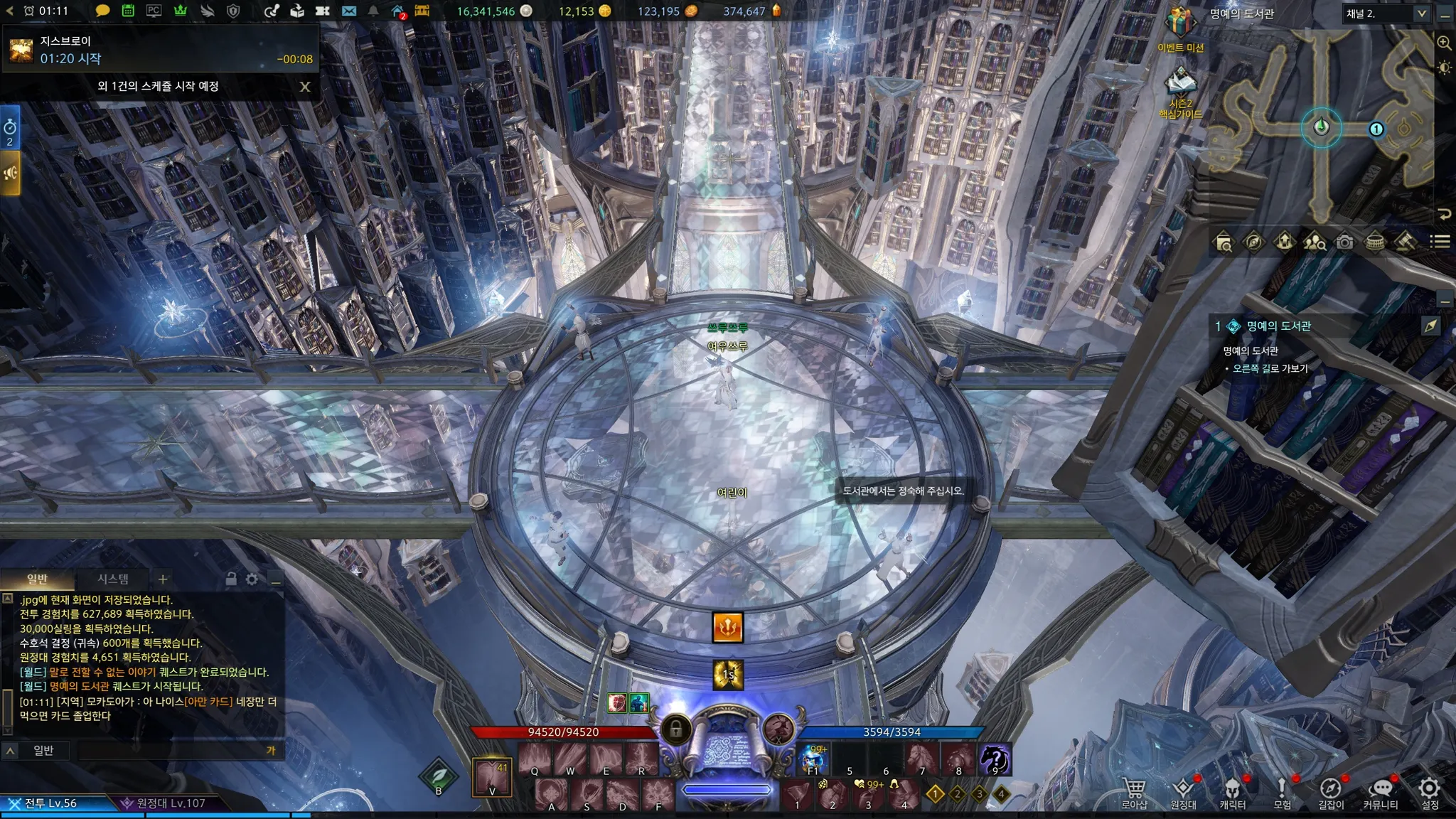Screen dimensions: 1456x819
Task: Click the camera screenshot icon under the minimap
Action: [1344, 242]
